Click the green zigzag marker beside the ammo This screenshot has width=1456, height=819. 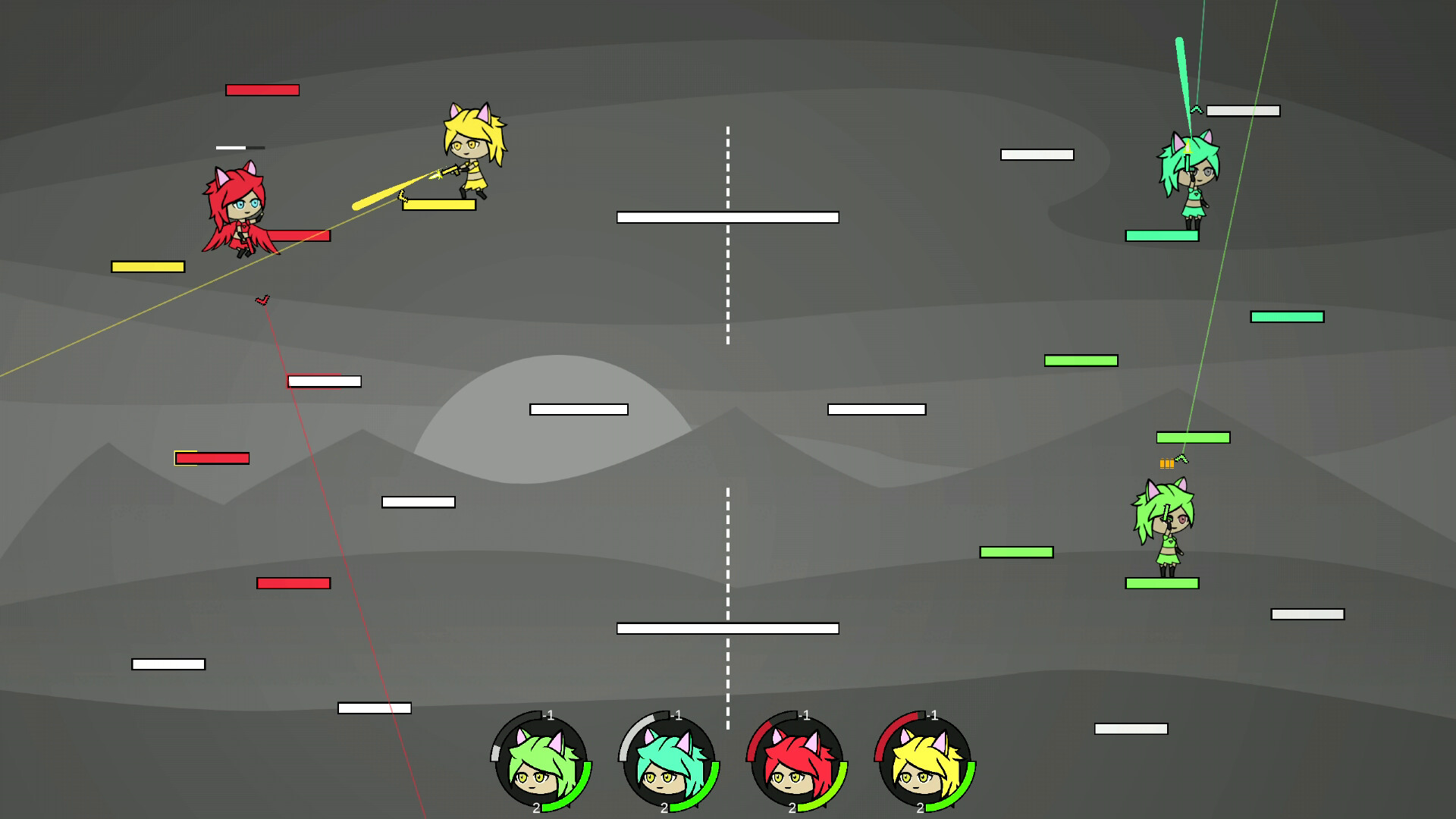1182,460
